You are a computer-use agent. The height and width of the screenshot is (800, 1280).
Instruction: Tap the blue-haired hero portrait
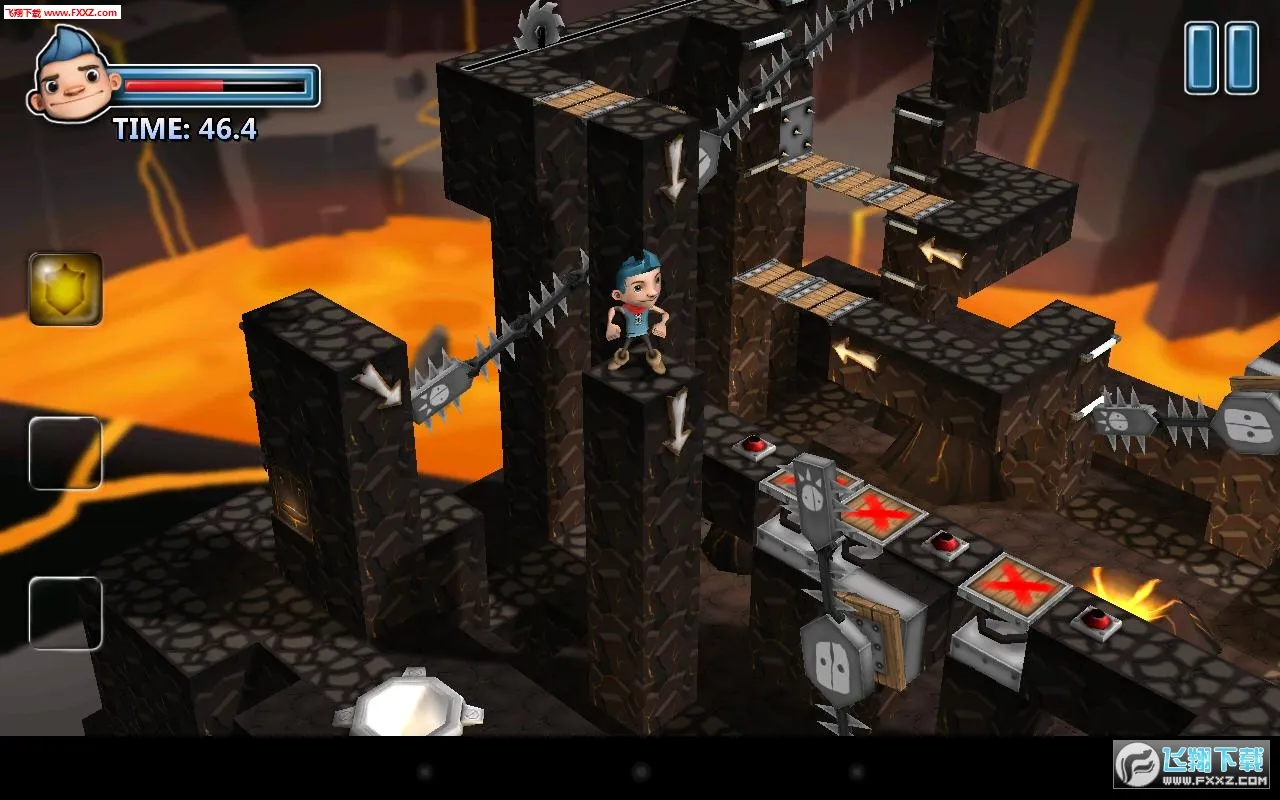pyautogui.click(x=72, y=77)
